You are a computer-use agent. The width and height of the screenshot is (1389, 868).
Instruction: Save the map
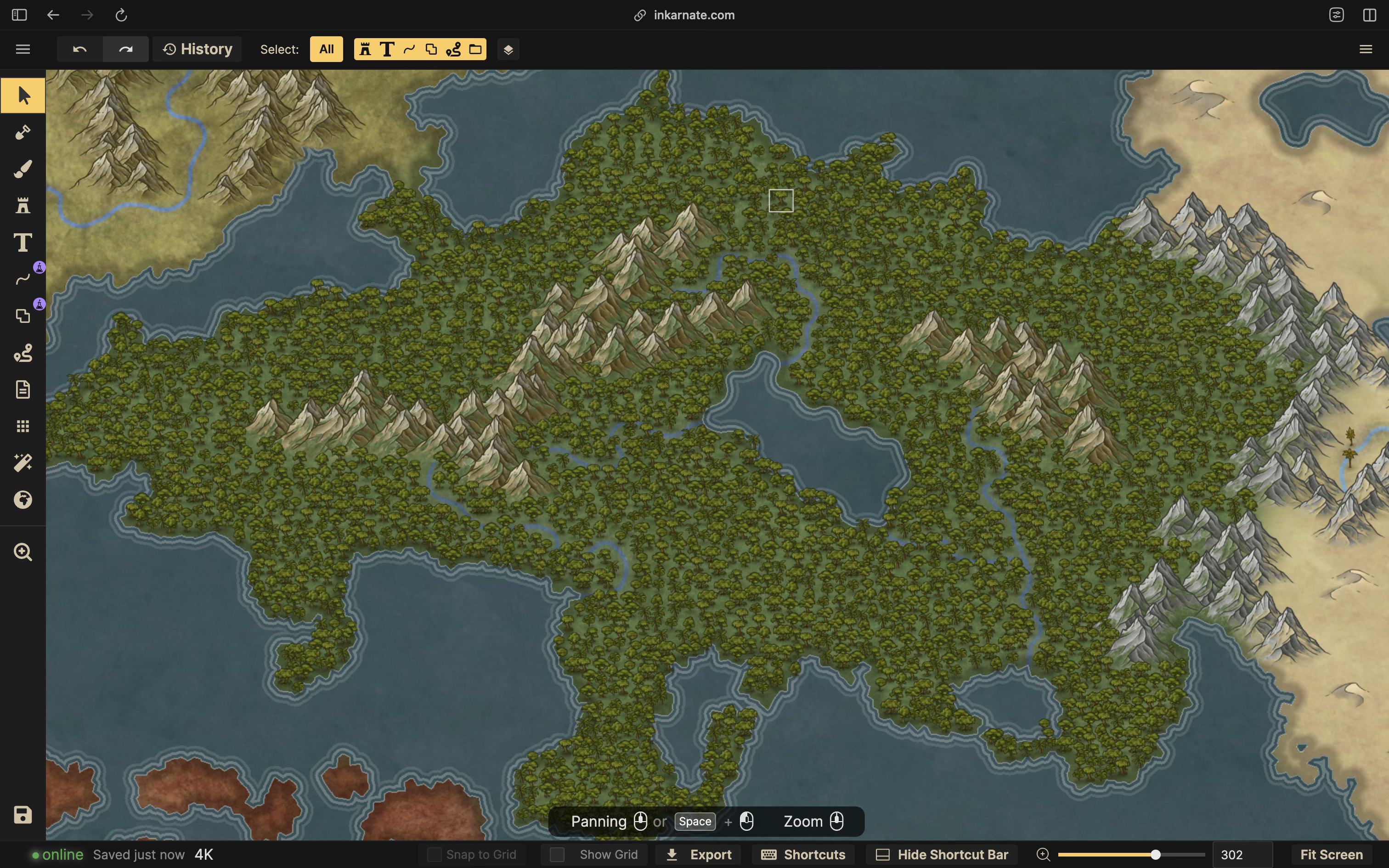(23, 815)
